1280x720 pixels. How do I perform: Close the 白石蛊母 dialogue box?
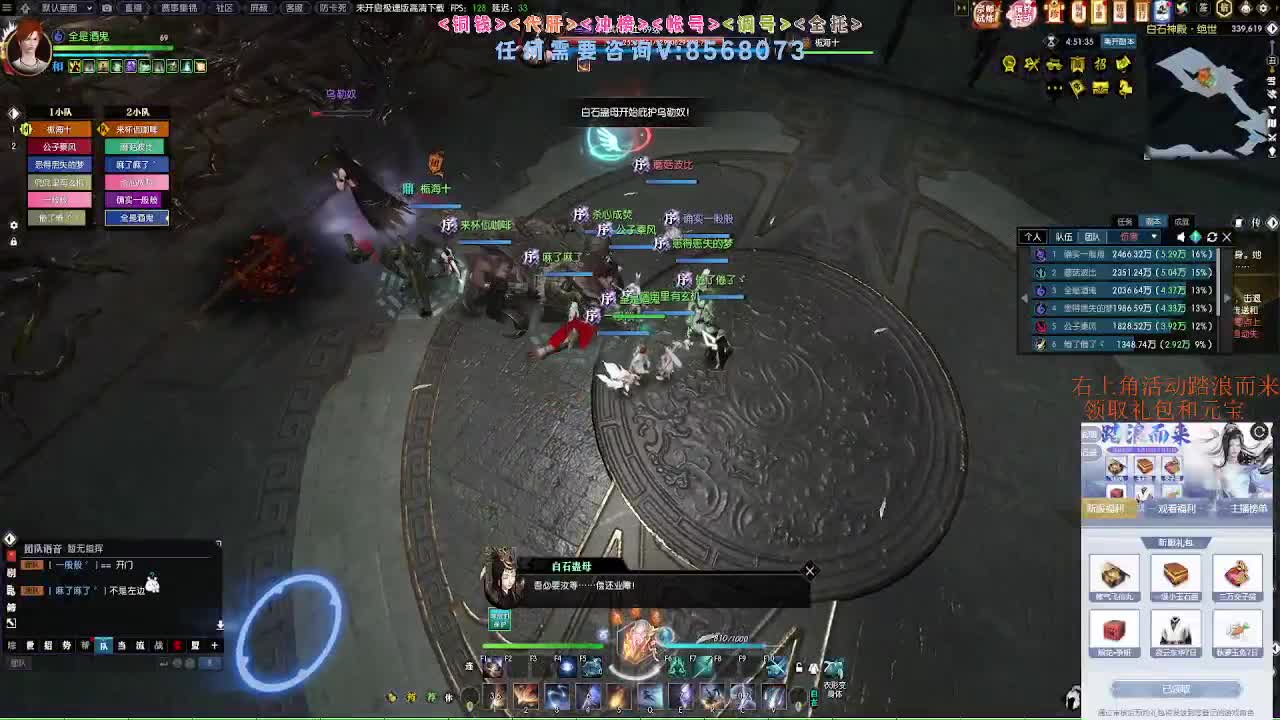[x=810, y=571]
